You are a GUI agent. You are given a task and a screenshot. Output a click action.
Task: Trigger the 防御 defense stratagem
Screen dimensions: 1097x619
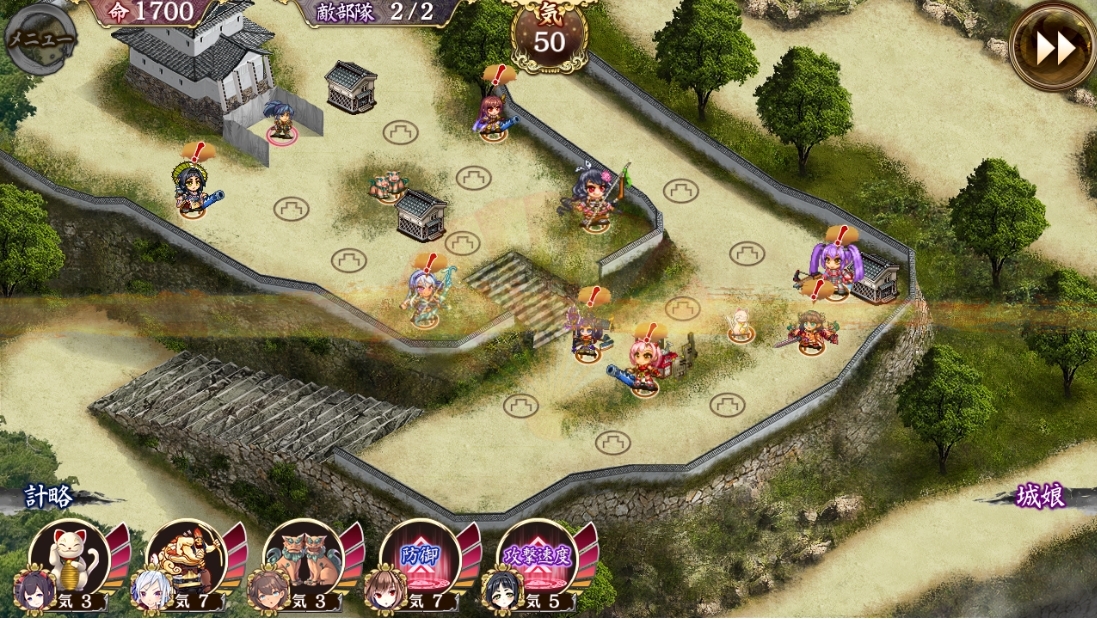point(420,559)
